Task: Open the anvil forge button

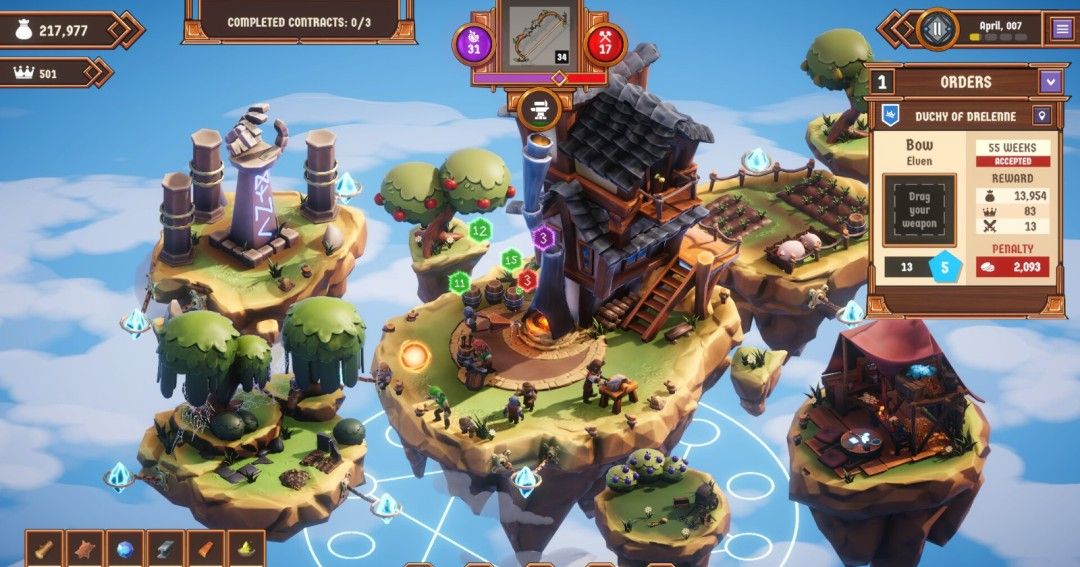Action: [540, 108]
